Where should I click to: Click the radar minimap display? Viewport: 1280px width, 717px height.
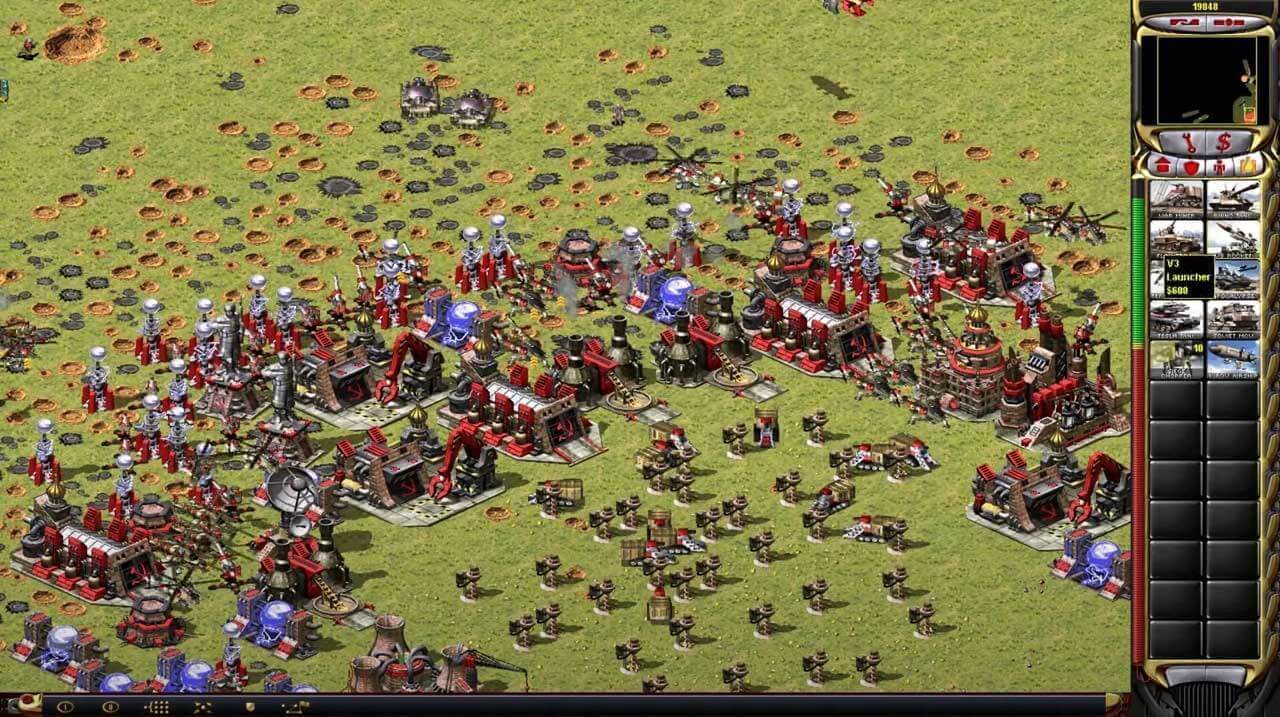1204,80
